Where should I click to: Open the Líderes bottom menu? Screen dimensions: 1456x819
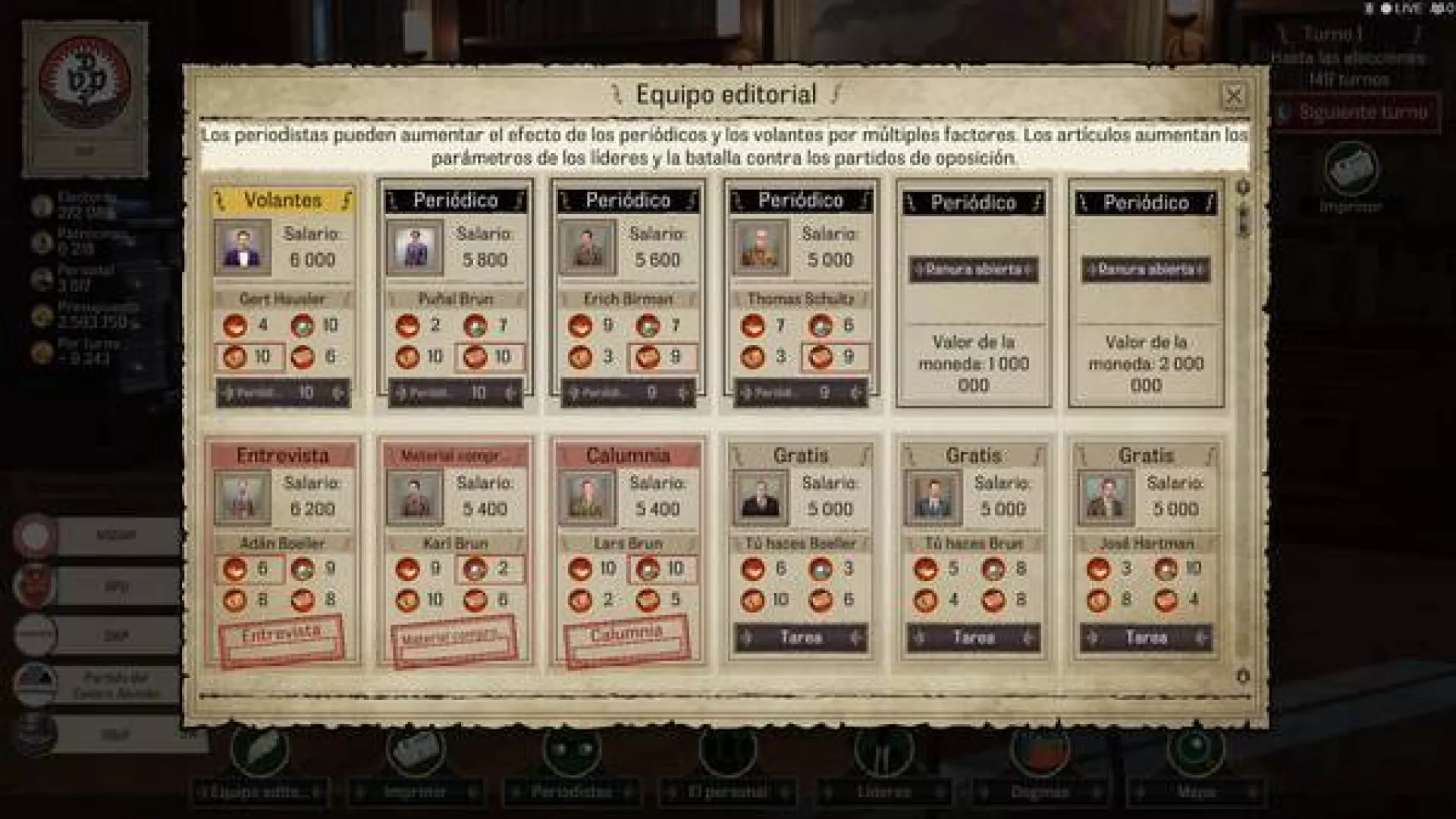click(883, 792)
